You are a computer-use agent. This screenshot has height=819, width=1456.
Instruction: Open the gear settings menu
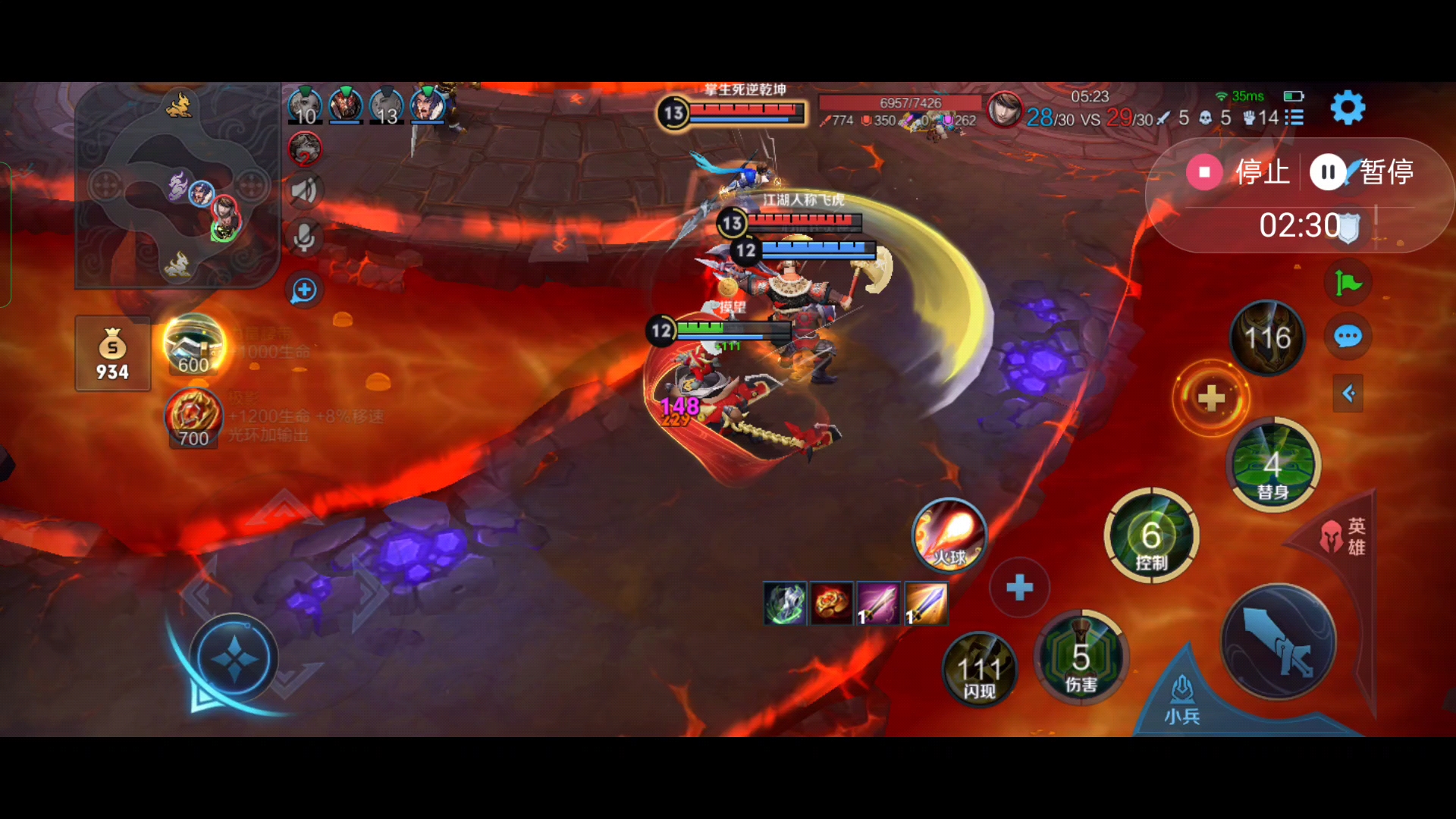[1348, 108]
